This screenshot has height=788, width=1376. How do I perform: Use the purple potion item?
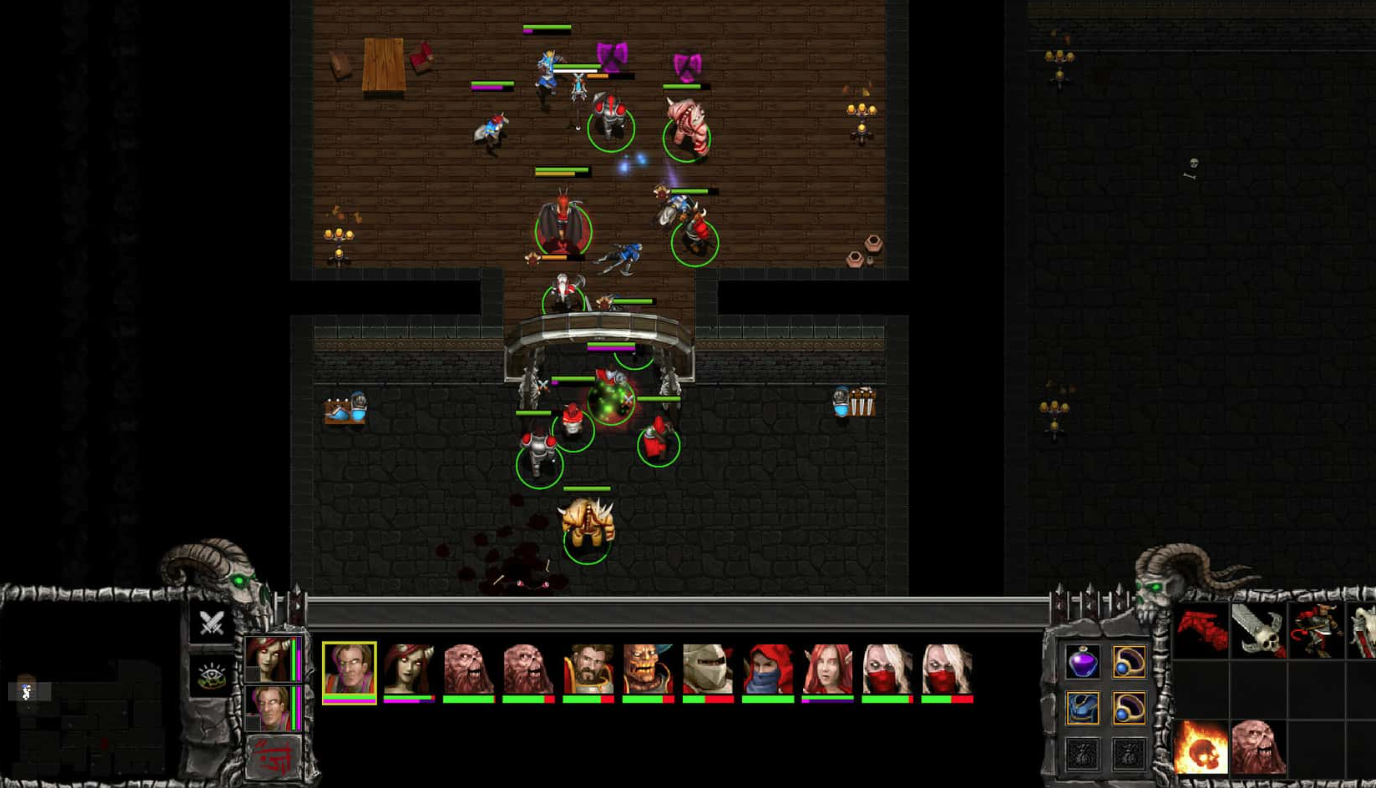1082,661
